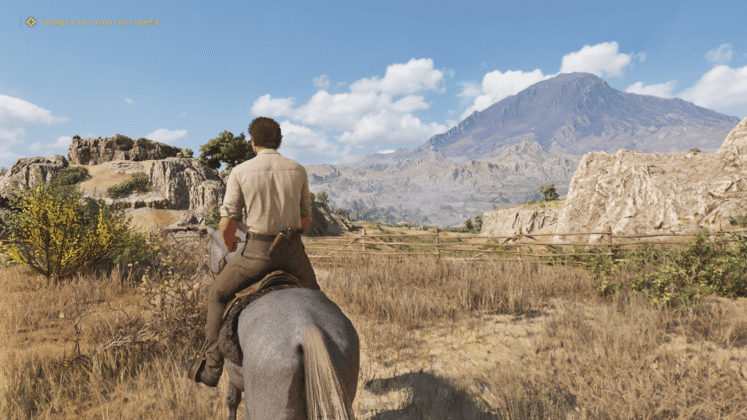This screenshot has width=747, height=420.
Task: Click the yellow diamond objective marker icon
Action: pos(31,21)
